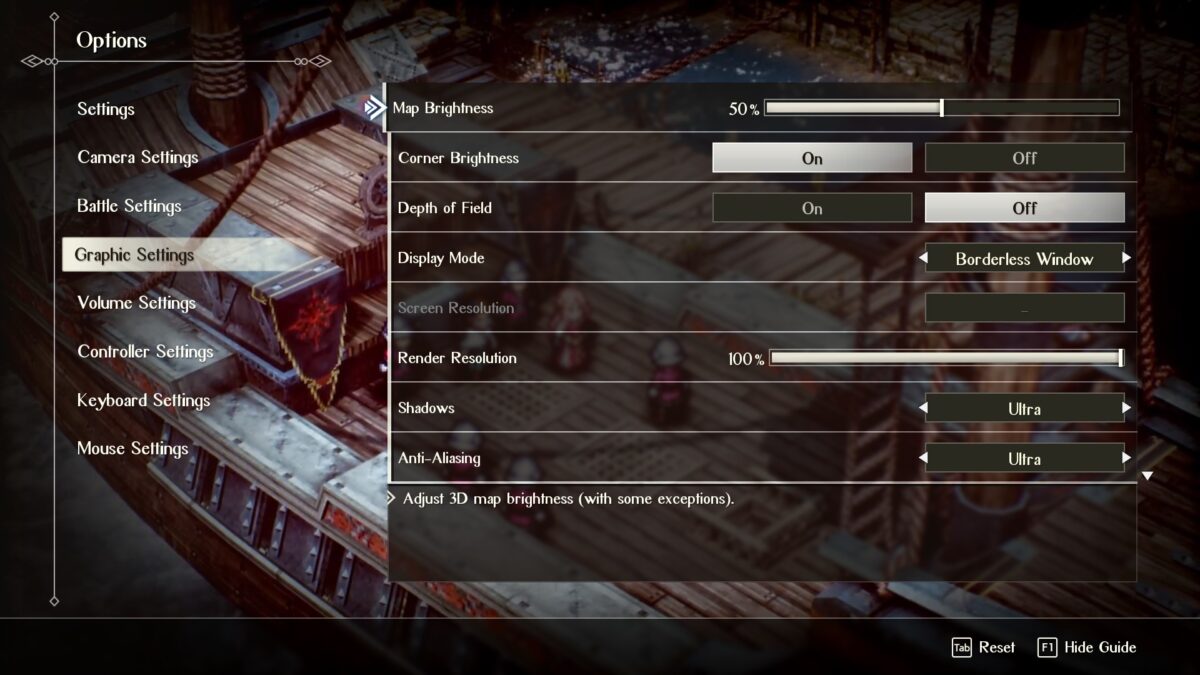This screenshot has width=1200, height=675.
Task: Select the Graphic Settings section
Action: pos(134,255)
